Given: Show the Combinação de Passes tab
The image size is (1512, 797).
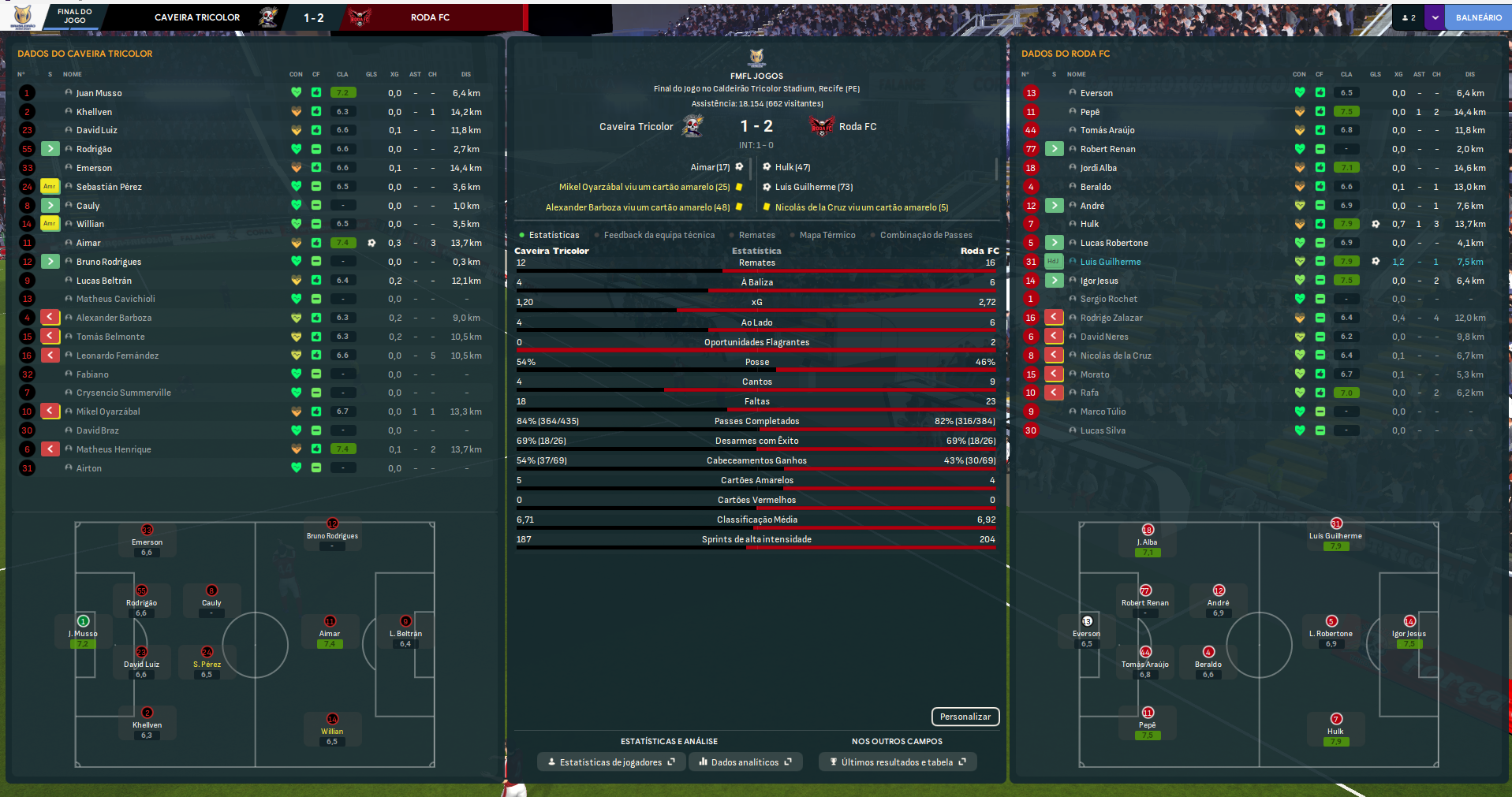Looking at the screenshot, I should pos(925,235).
